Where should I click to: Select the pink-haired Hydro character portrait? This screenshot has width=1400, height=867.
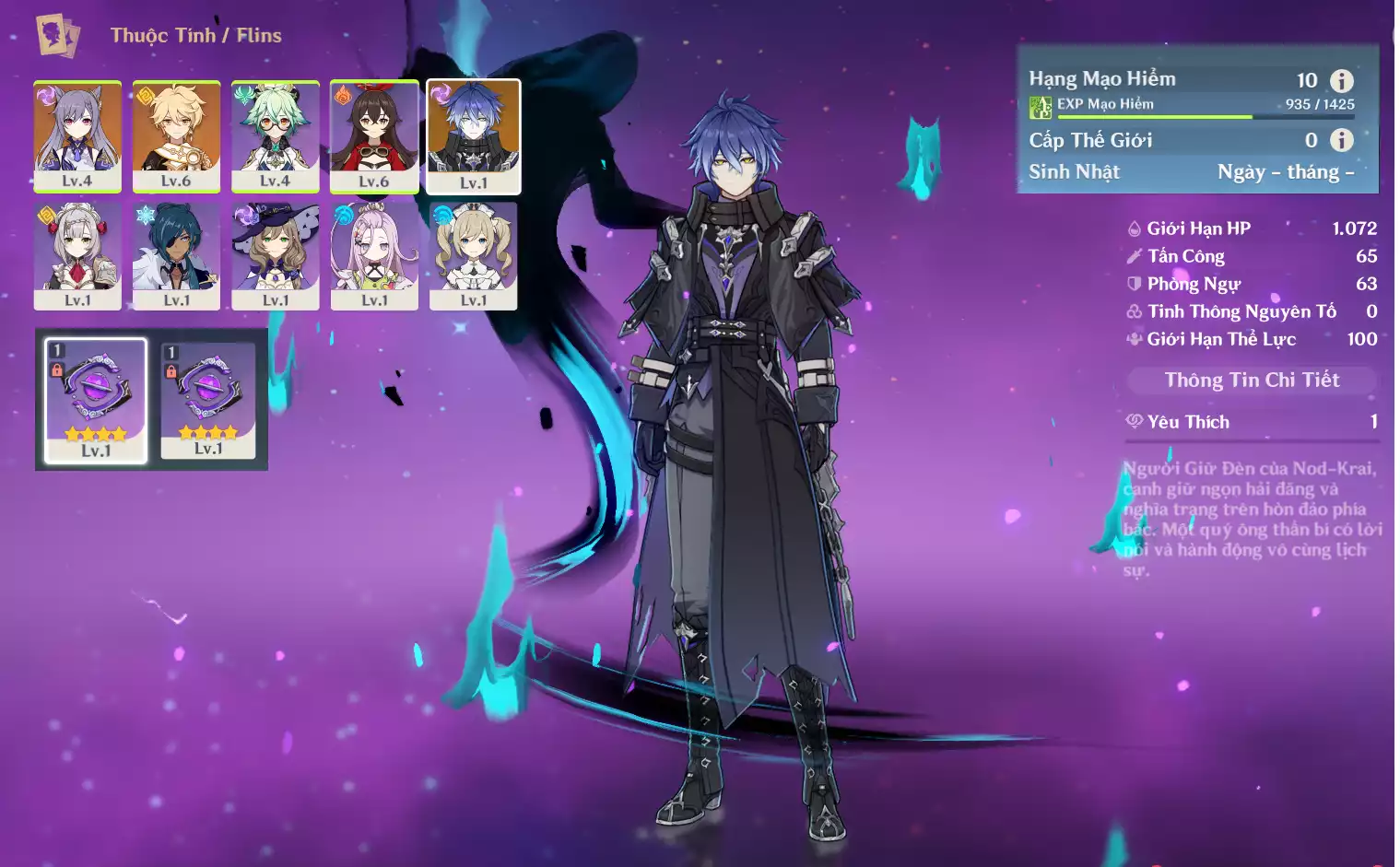tap(374, 255)
